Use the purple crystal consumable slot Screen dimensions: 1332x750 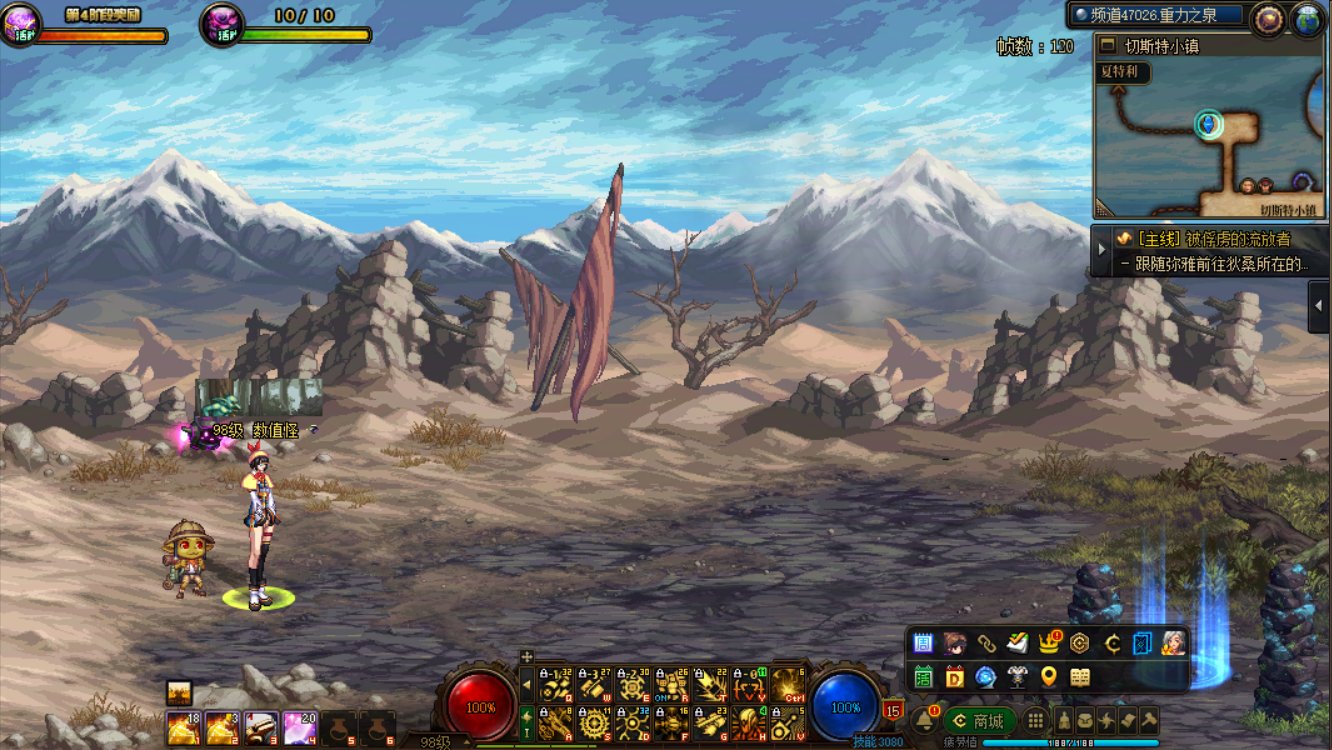point(300,728)
